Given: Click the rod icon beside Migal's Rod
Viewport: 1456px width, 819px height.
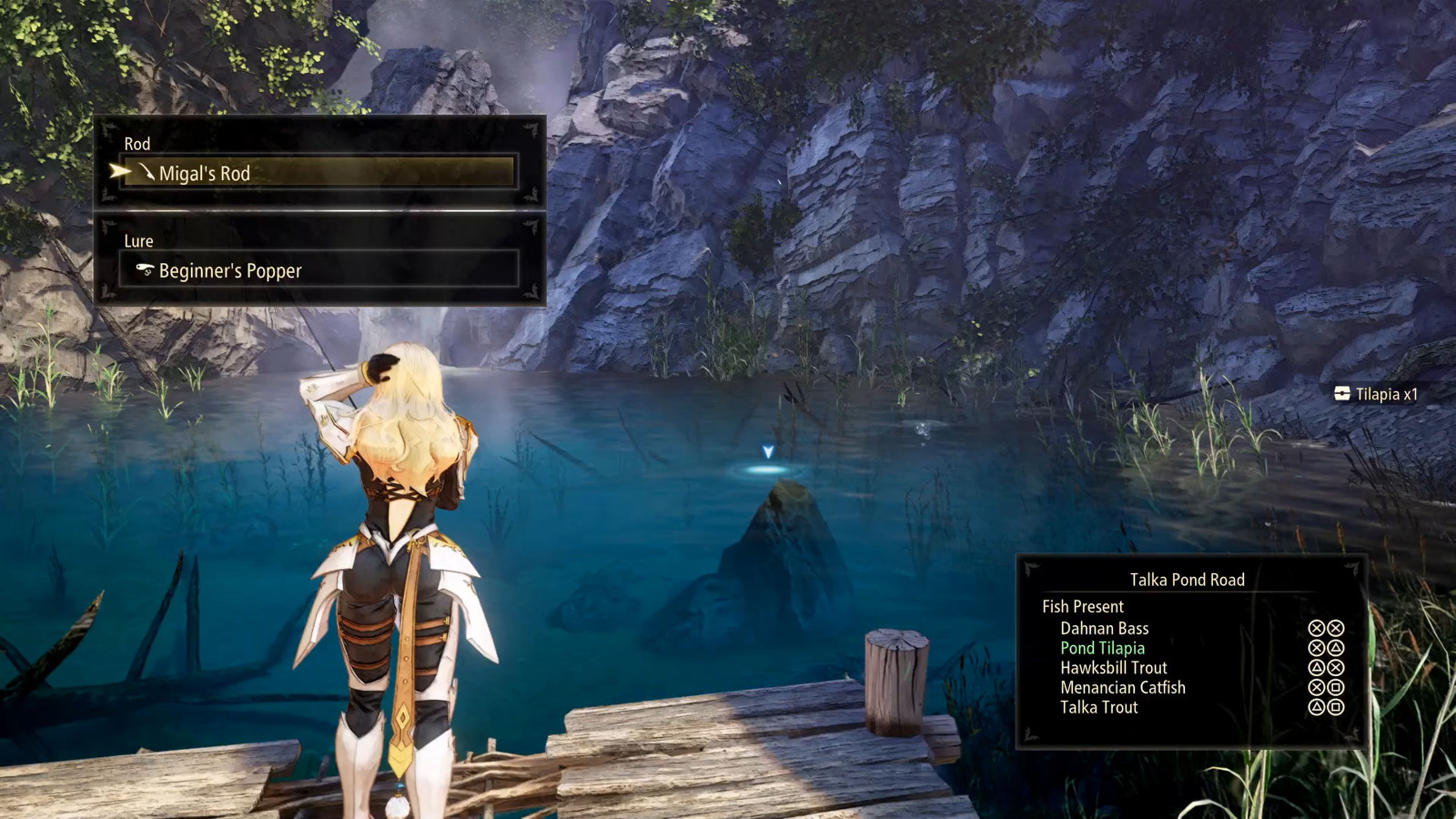Looking at the screenshot, I should [146, 173].
